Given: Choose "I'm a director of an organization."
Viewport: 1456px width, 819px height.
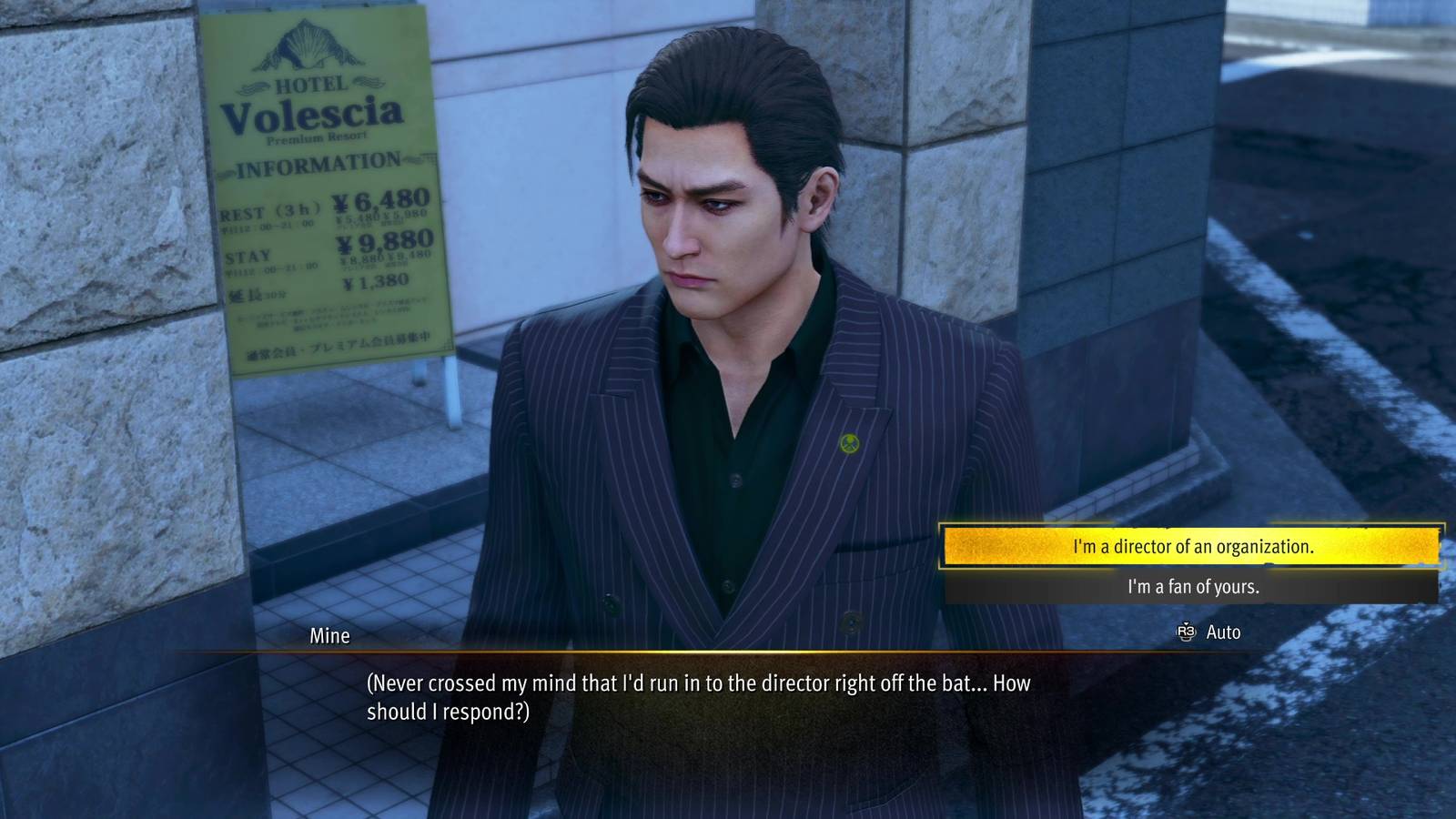Looking at the screenshot, I should pos(1192,547).
